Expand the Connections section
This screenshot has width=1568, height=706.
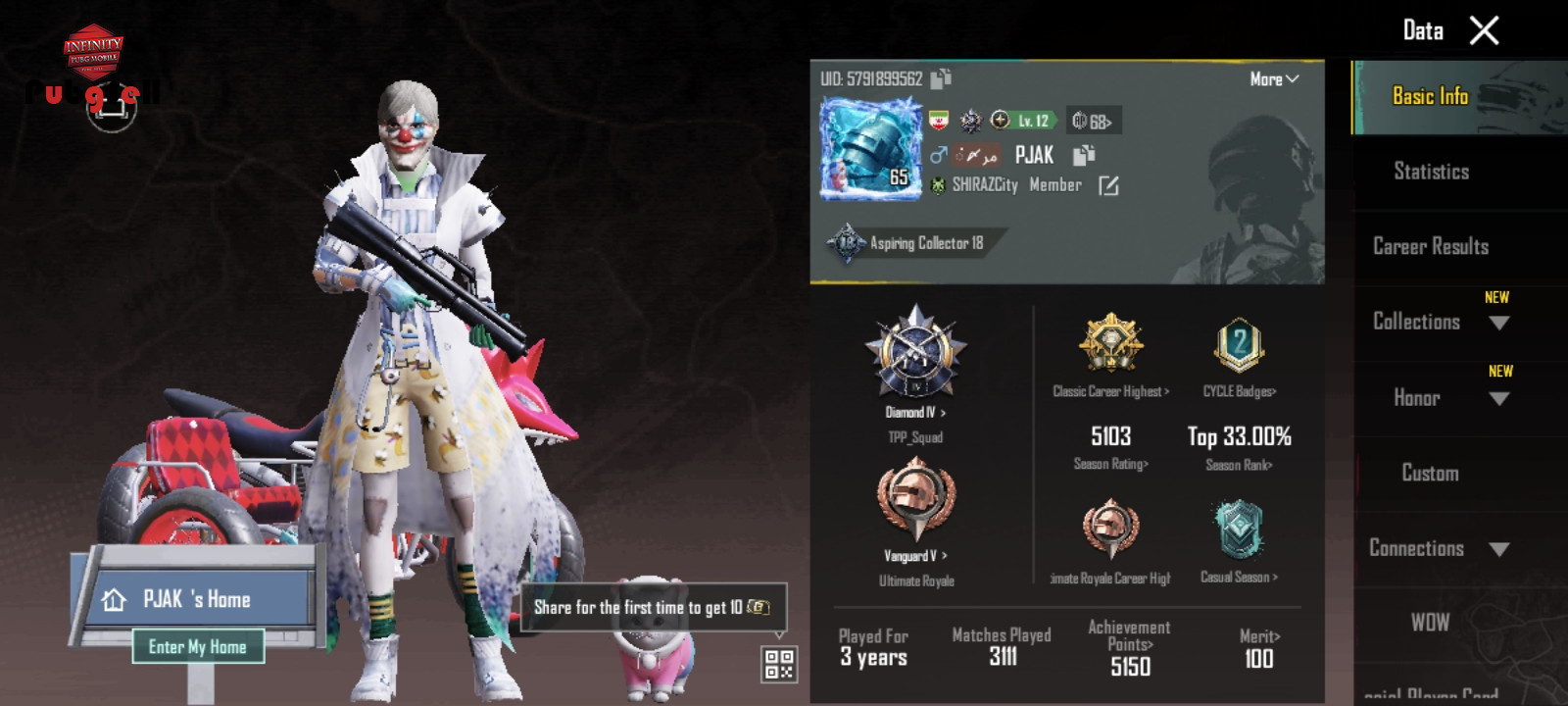point(1498,549)
